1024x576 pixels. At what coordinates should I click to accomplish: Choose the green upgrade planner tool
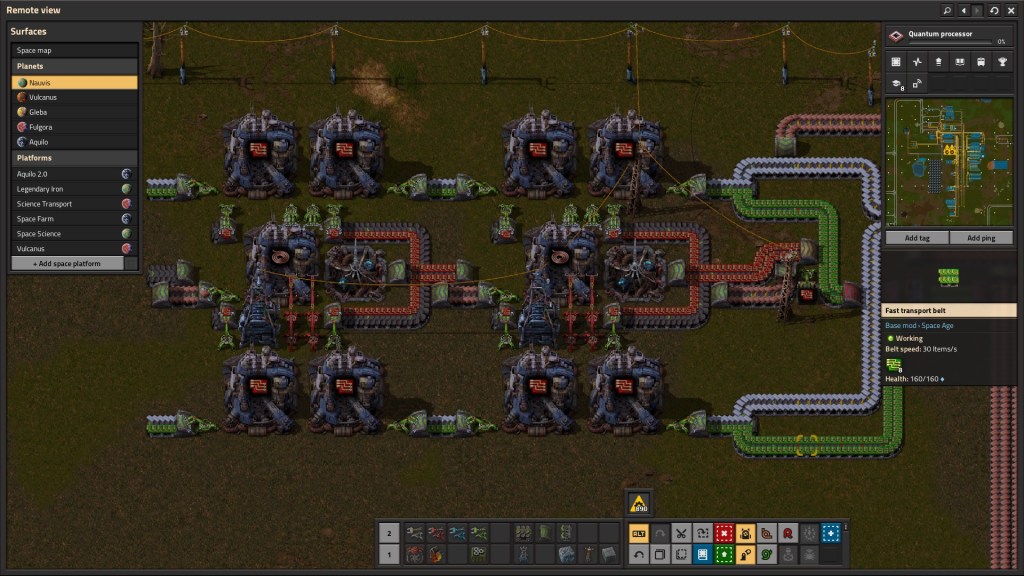coord(723,554)
